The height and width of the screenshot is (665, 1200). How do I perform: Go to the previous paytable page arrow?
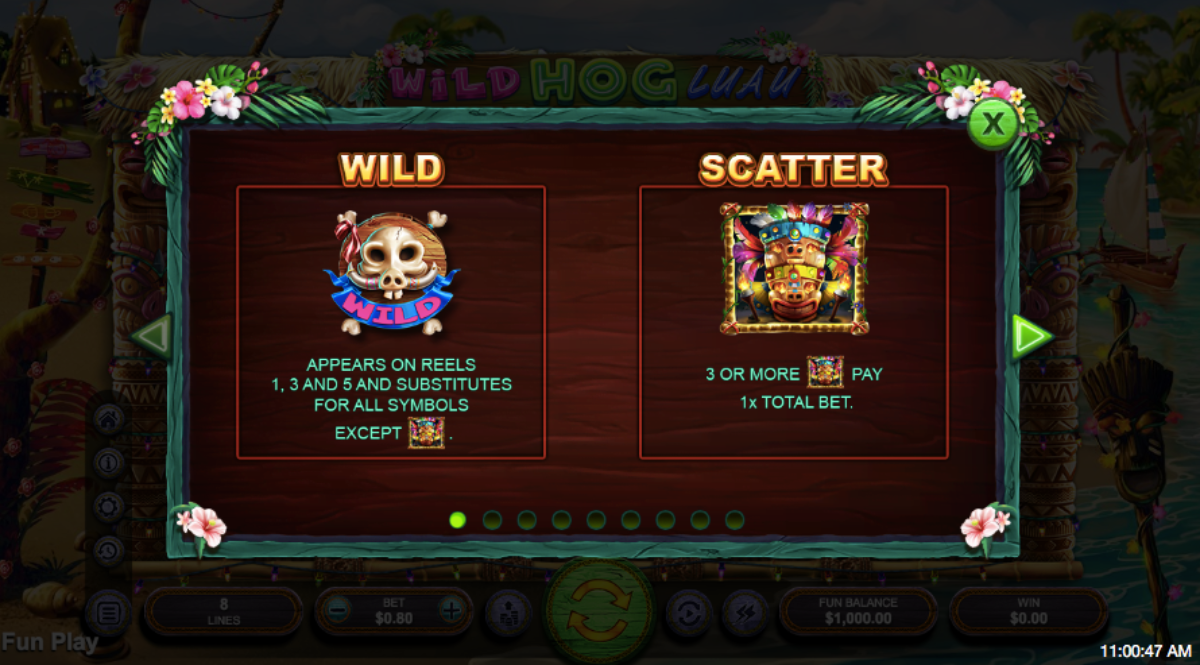[x=153, y=336]
